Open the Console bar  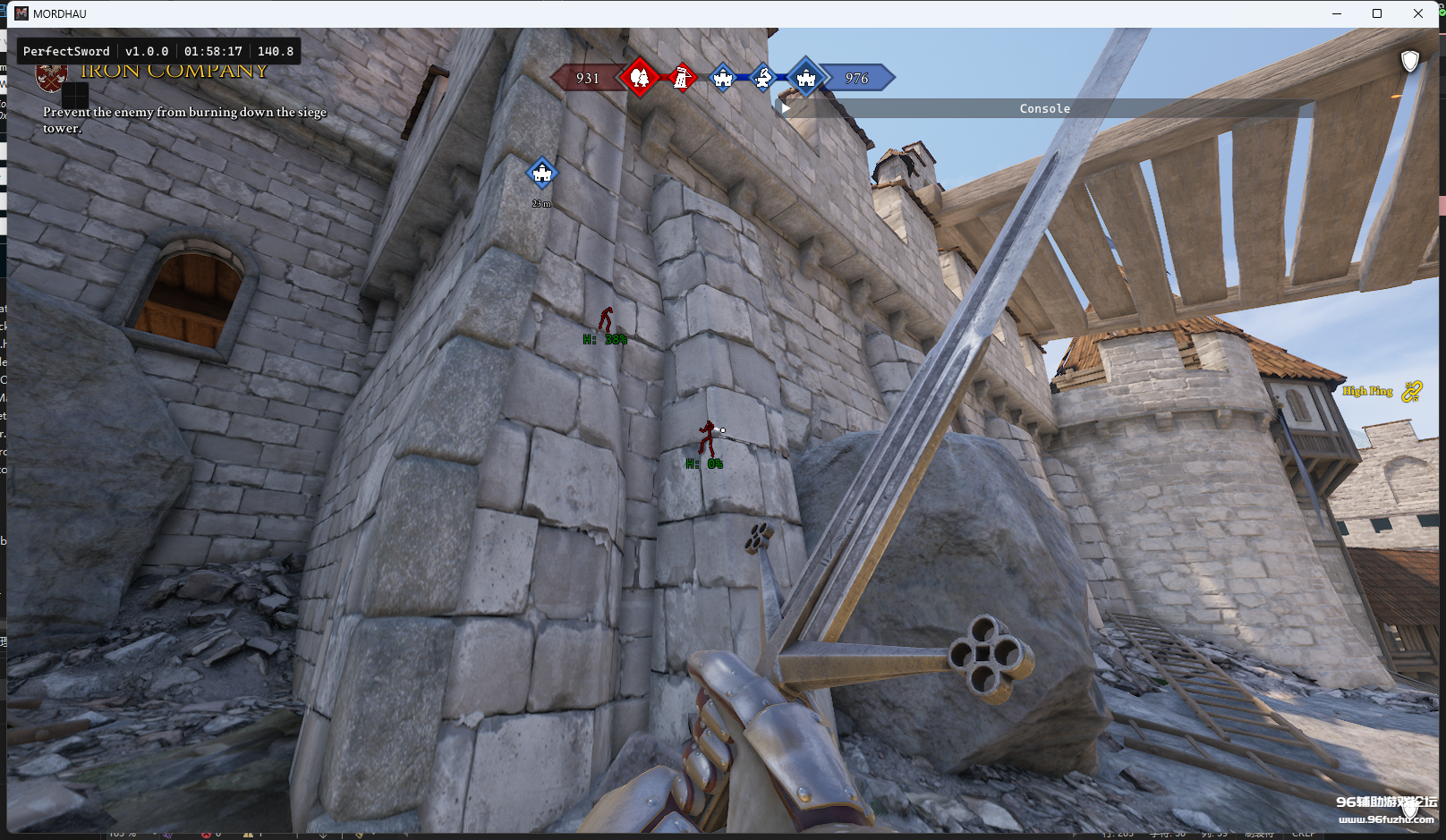tap(1044, 108)
